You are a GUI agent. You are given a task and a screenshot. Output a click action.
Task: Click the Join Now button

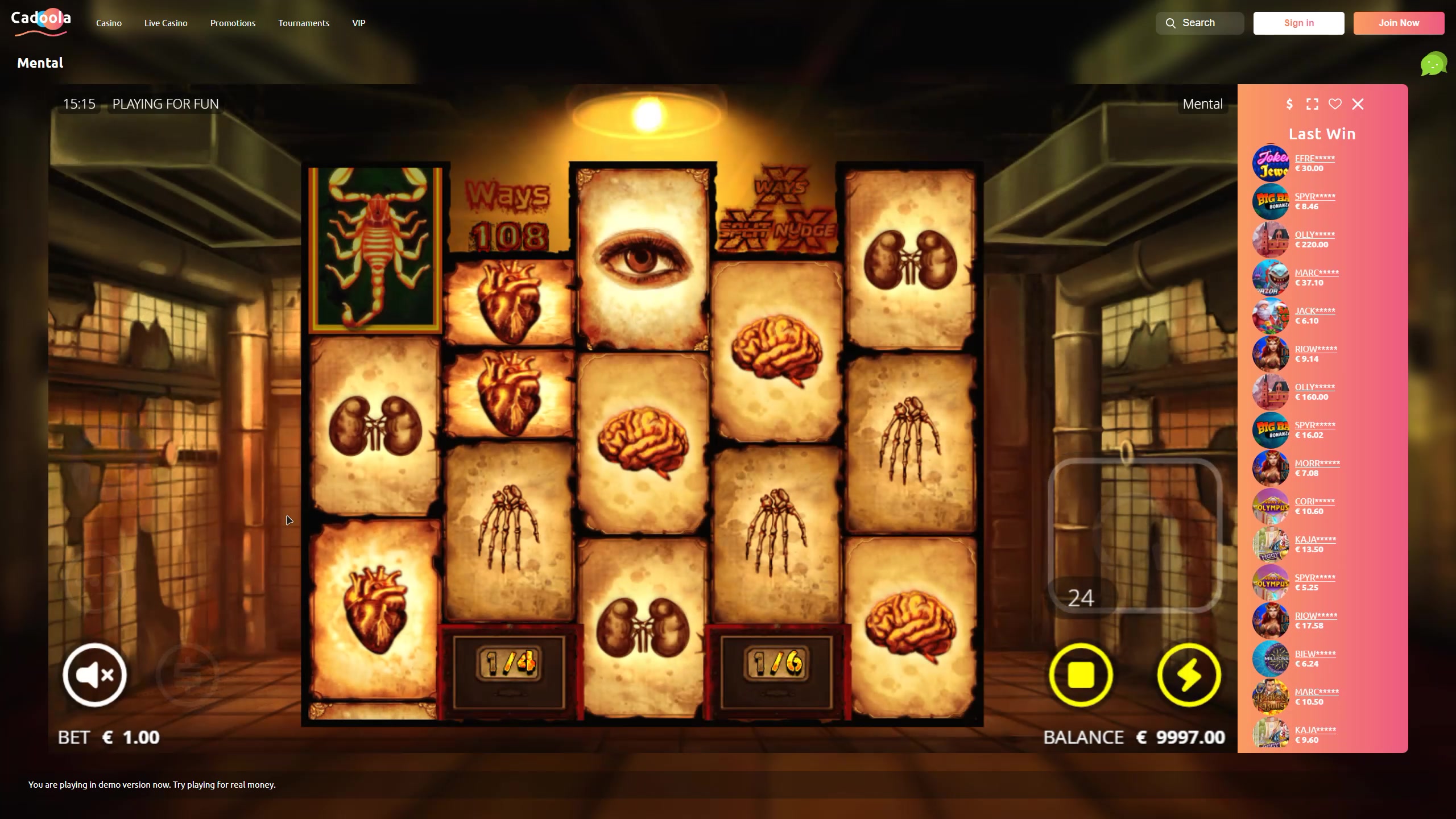tap(1399, 23)
